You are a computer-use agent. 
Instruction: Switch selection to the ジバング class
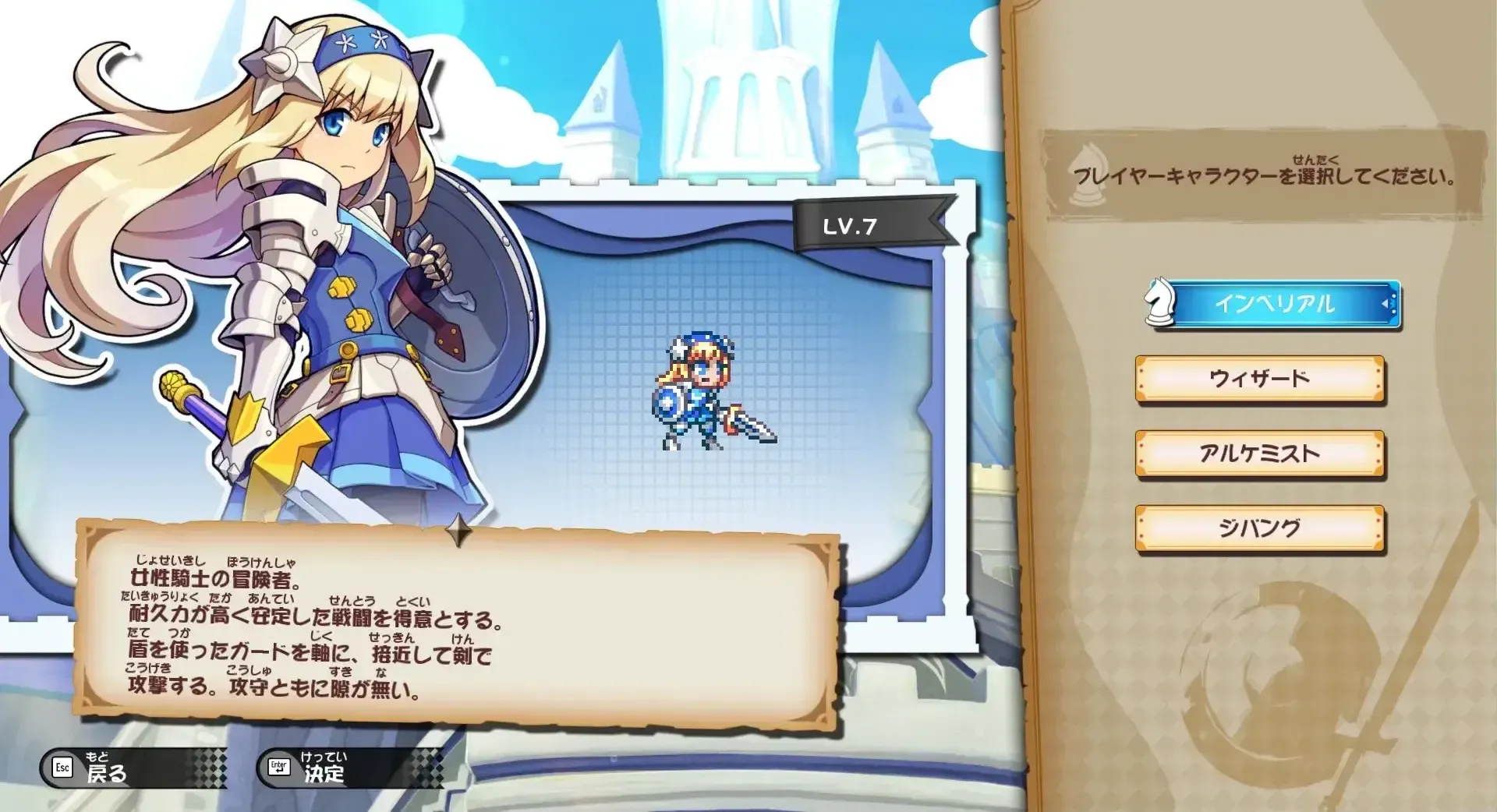pos(1261,528)
